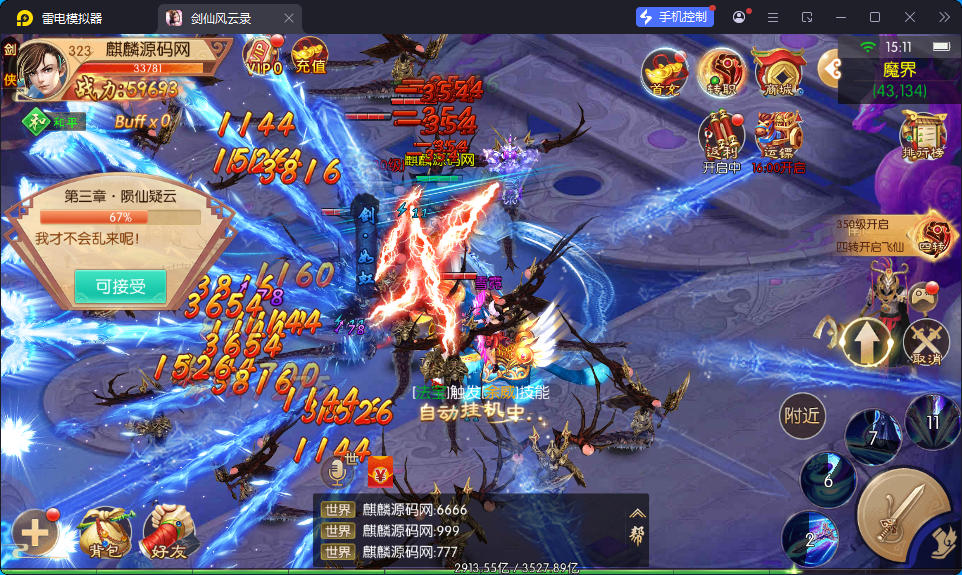Image resolution: width=962 pixels, height=575 pixels.
Task: Click the red envelope icon above chat
Action: pos(380,469)
